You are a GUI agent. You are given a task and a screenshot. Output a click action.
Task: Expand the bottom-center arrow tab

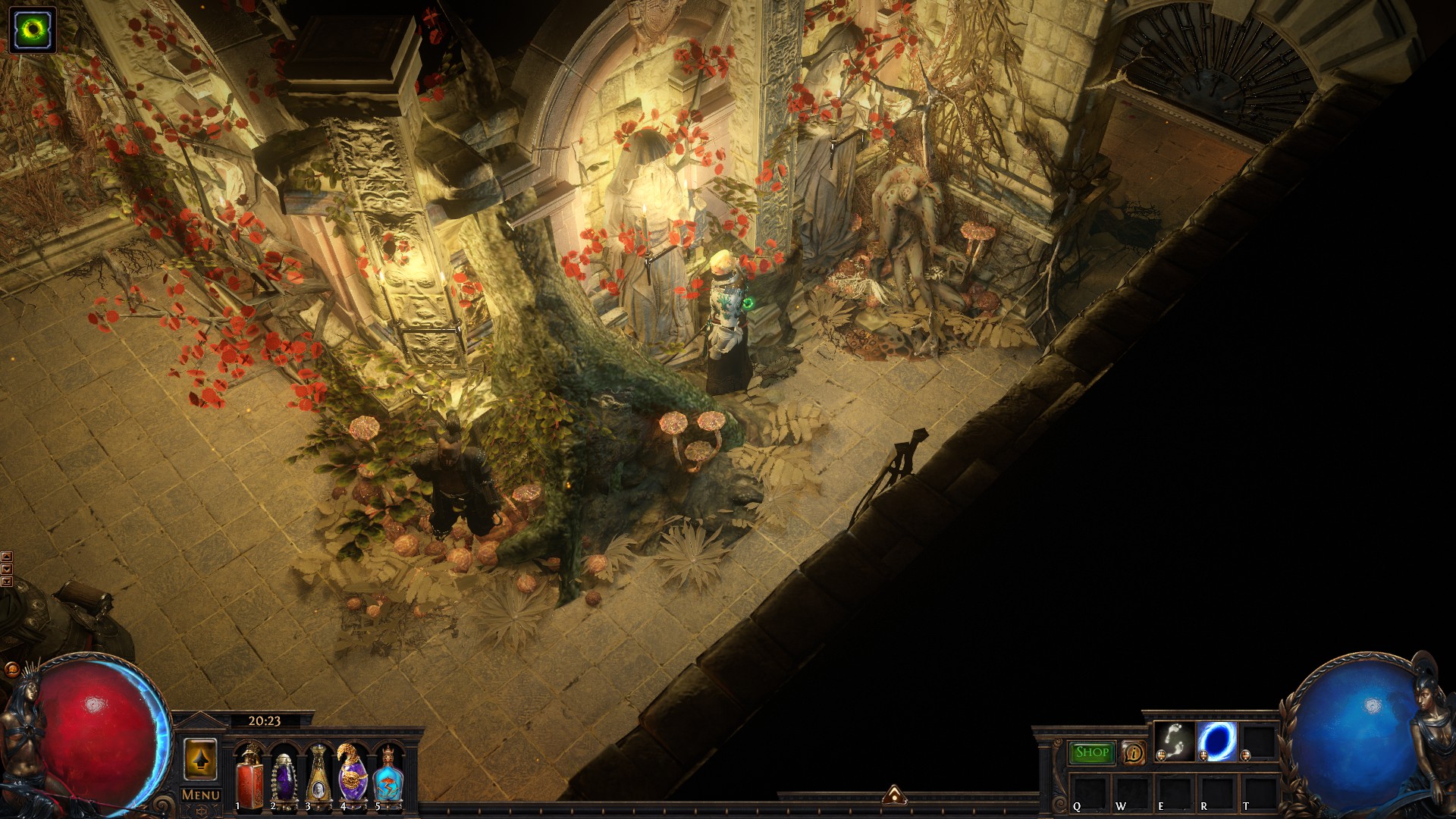[894, 795]
